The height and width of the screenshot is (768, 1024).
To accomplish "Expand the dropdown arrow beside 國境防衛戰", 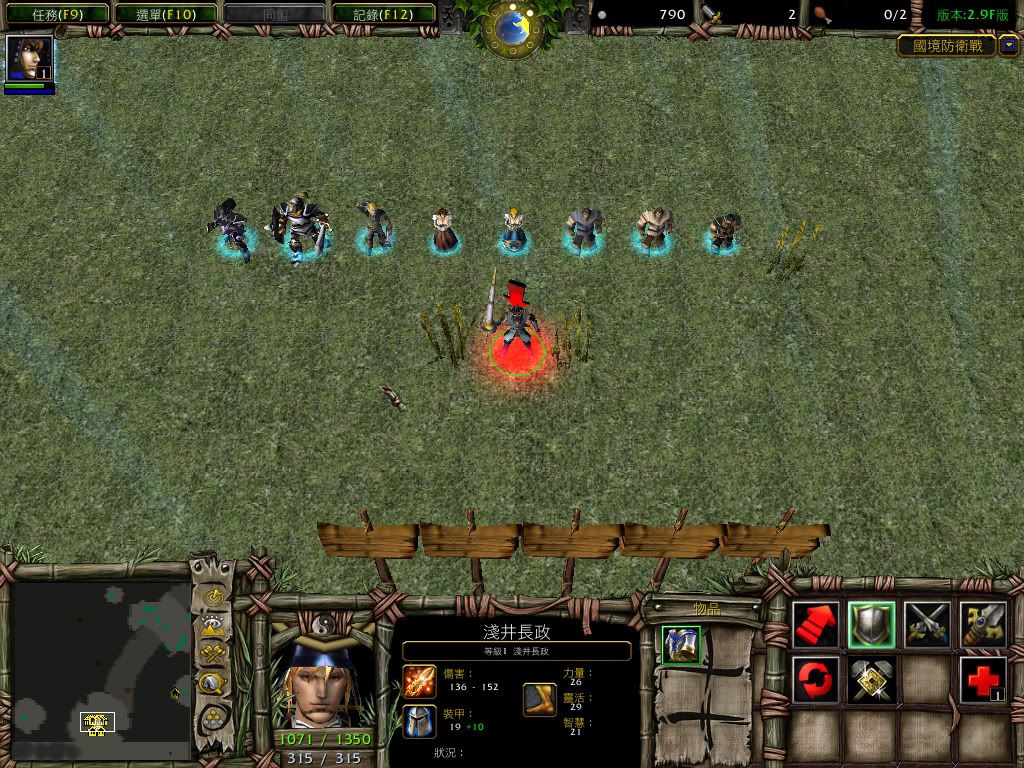I will pos(1009,45).
